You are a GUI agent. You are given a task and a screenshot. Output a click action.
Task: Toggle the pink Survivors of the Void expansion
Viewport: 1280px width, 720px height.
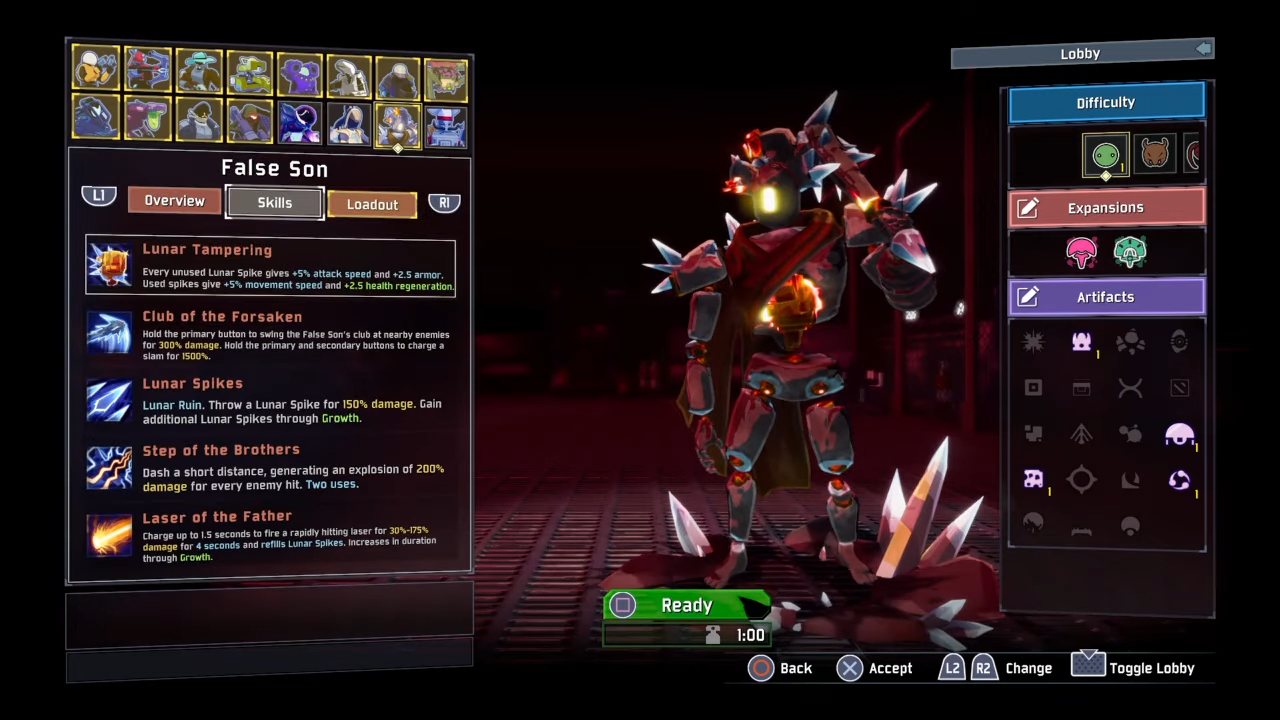1081,252
